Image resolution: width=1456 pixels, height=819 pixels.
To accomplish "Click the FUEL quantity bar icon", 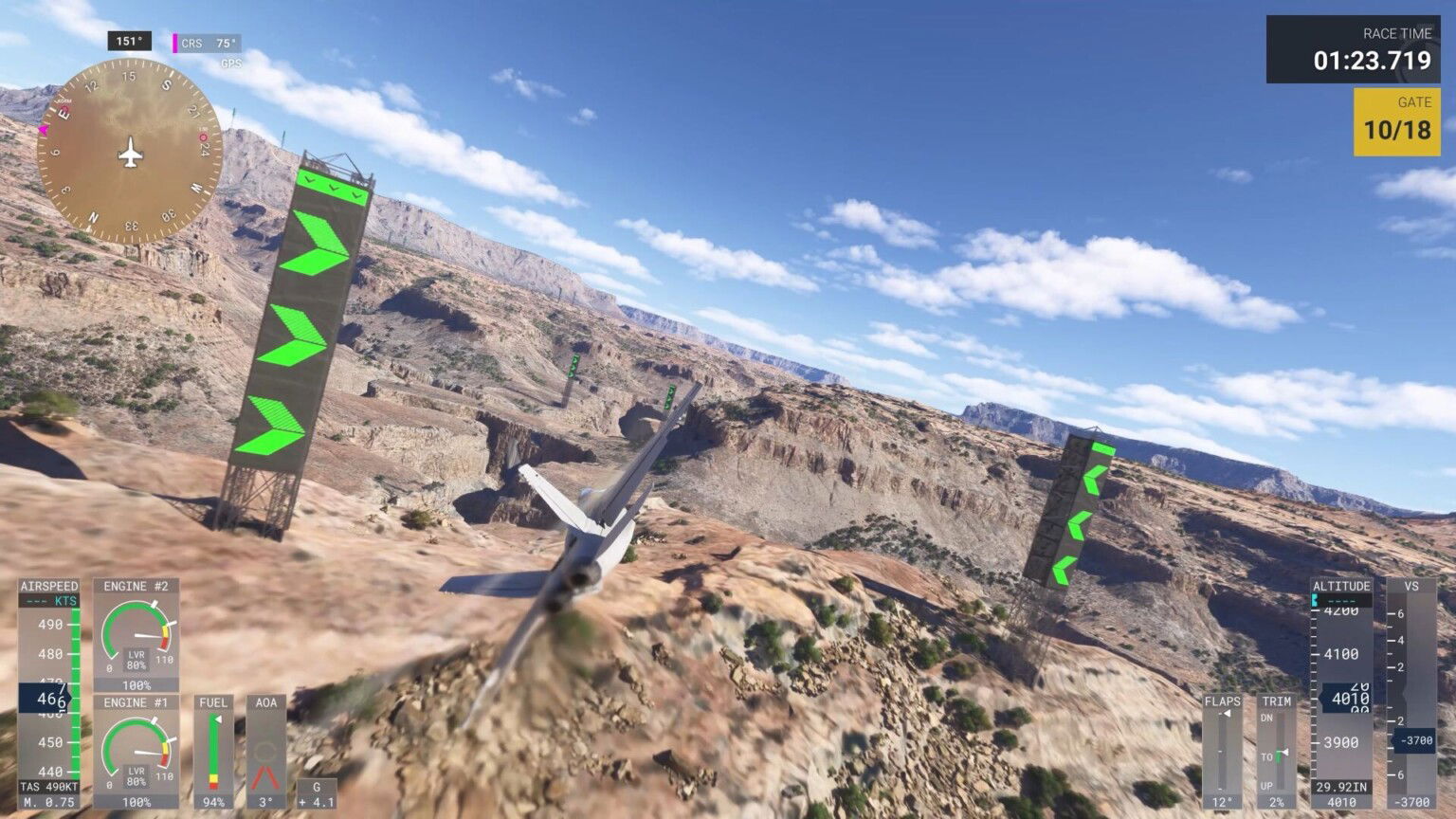I will (214, 749).
